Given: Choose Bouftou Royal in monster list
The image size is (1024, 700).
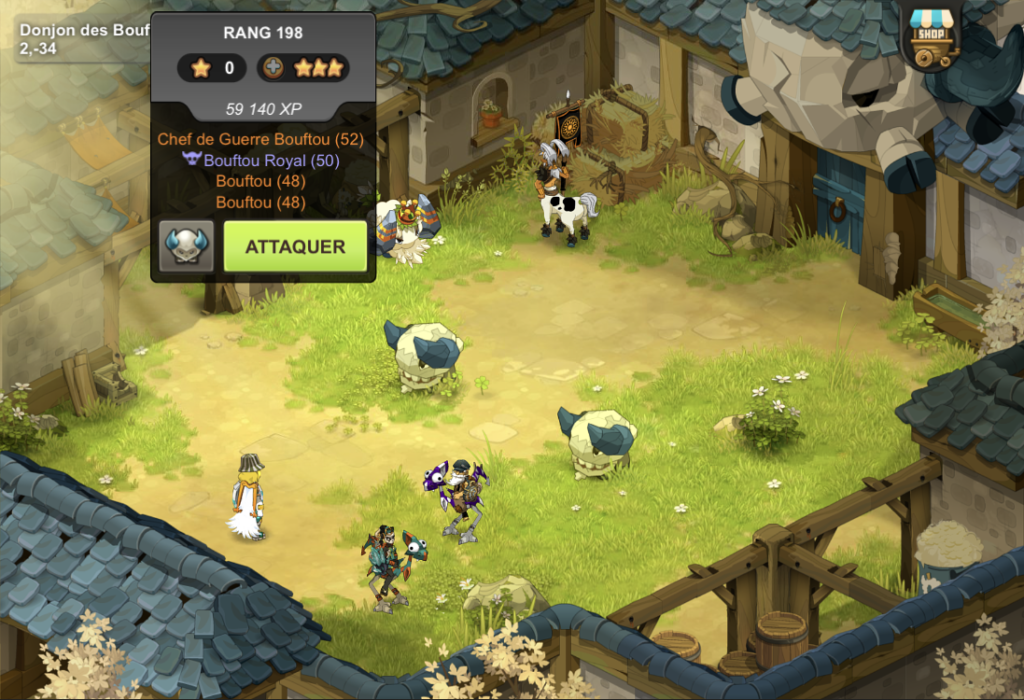Looking at the screenshot, I should (260, 161).
